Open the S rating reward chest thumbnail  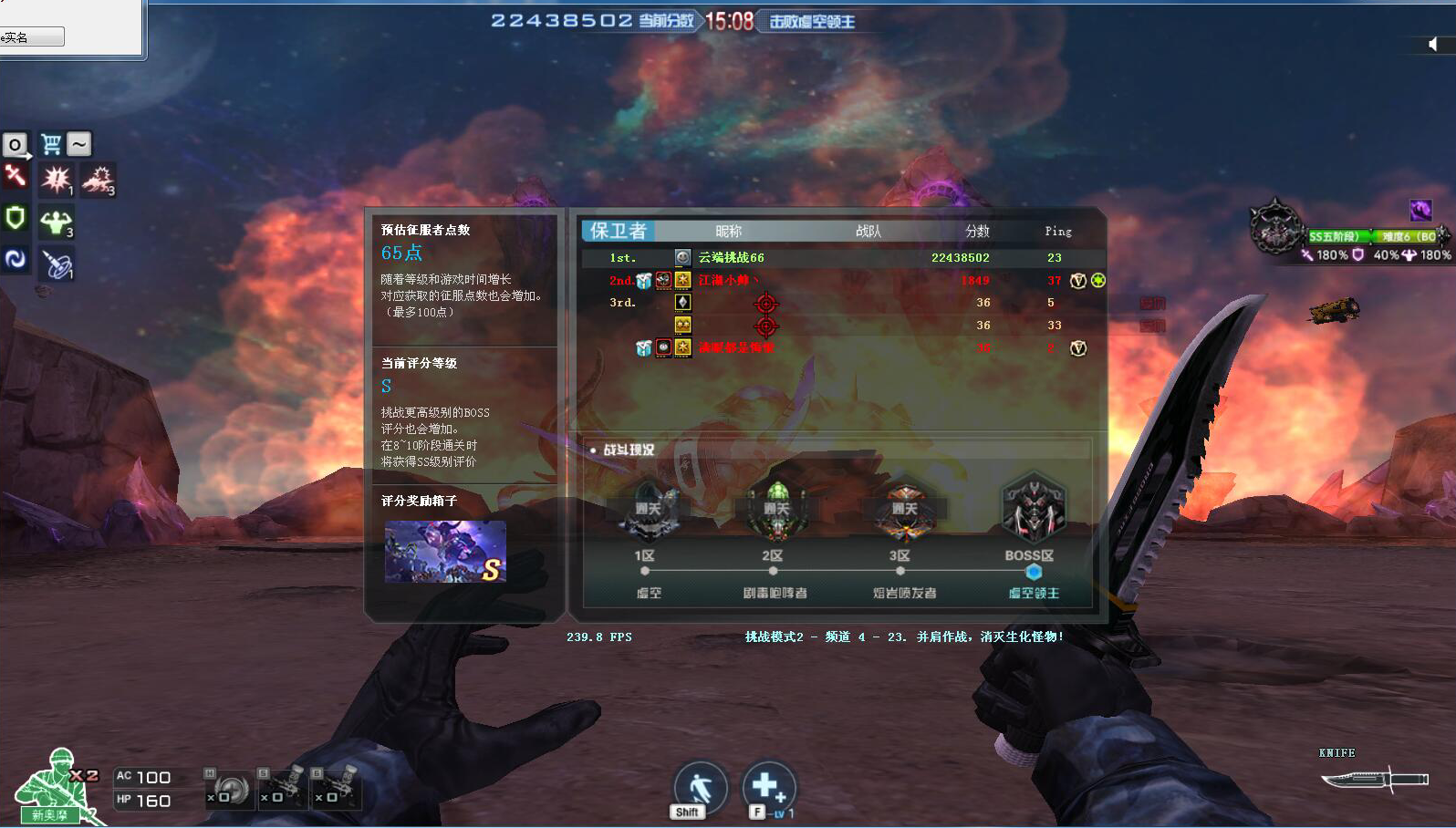(x=444, y=549)
